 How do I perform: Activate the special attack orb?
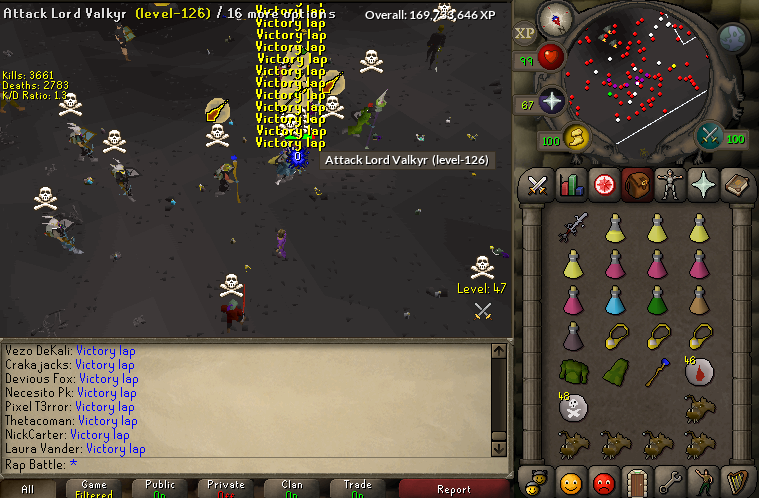click(711, 134)
